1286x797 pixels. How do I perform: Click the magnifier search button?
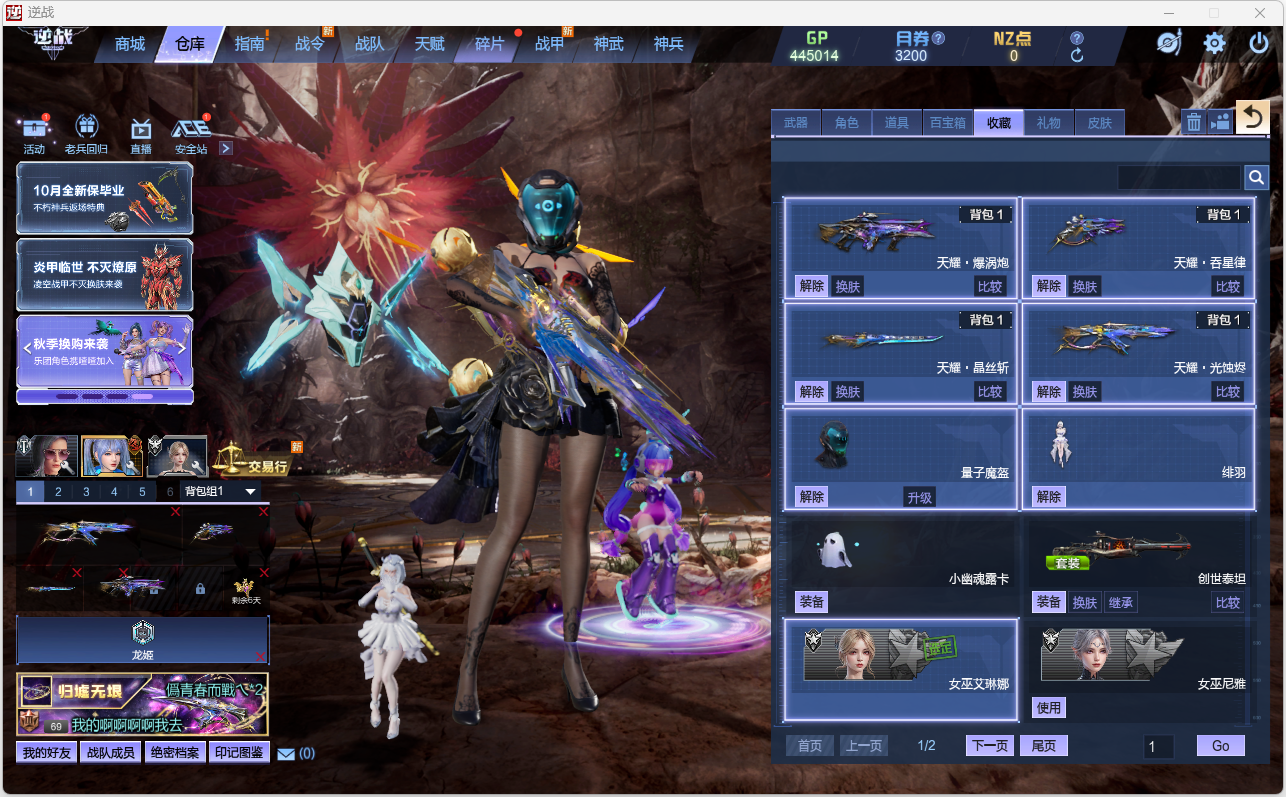1256,178
